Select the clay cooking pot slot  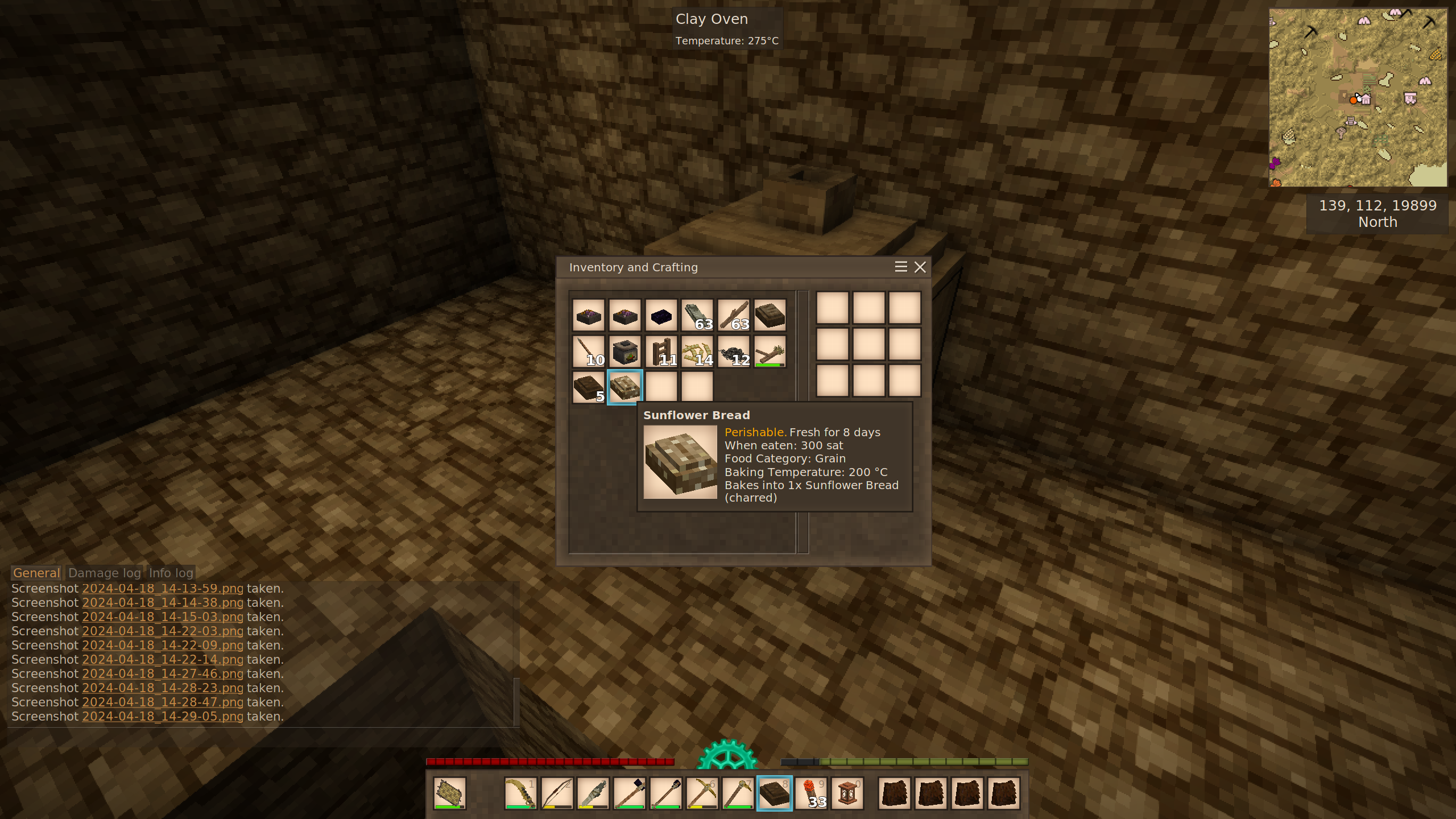624,351
